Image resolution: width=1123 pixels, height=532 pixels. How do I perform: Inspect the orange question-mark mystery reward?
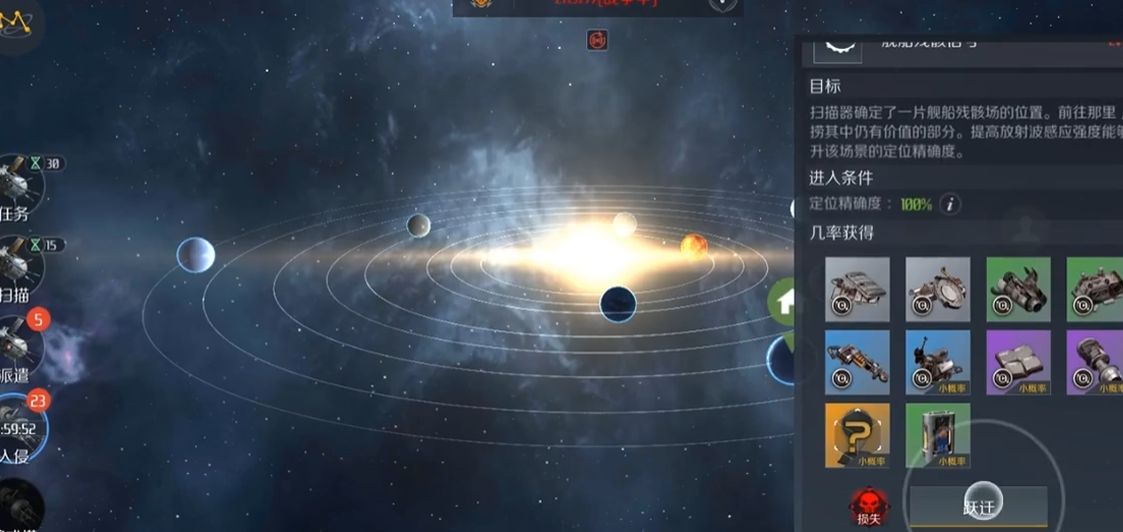[857, 435]
